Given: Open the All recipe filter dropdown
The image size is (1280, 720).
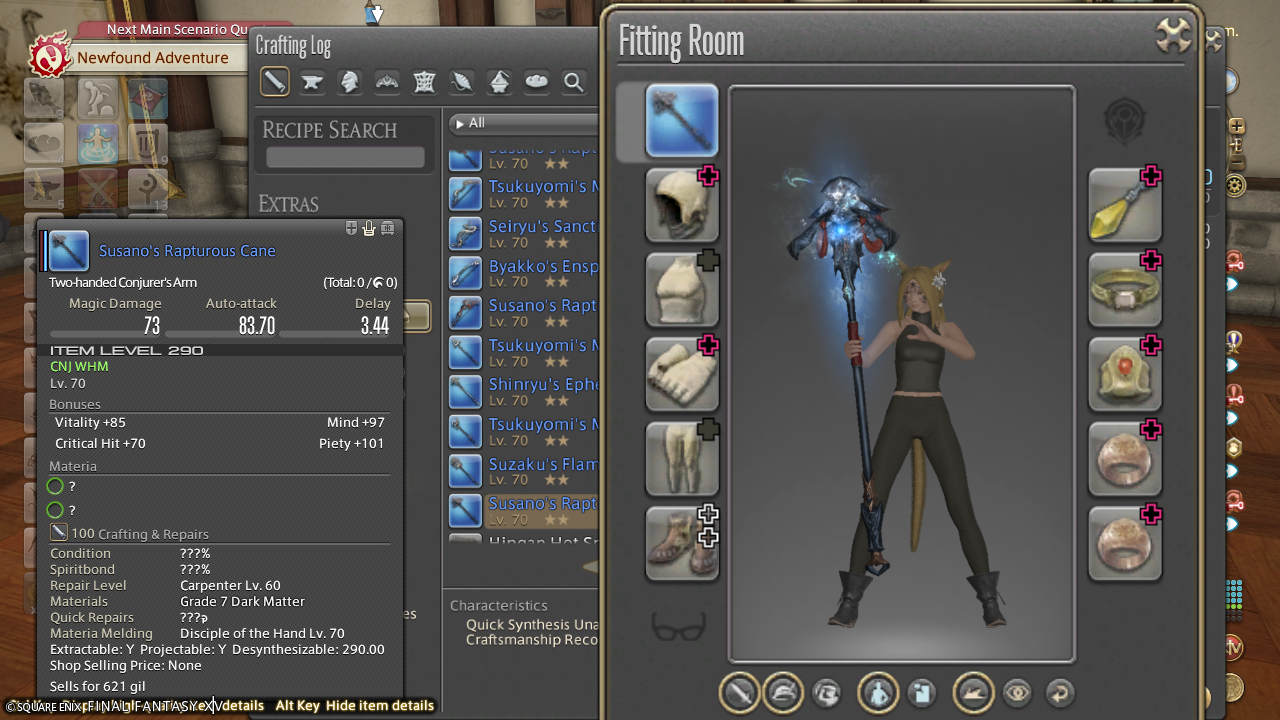Looking at the screenshot, I should point(520,123).
